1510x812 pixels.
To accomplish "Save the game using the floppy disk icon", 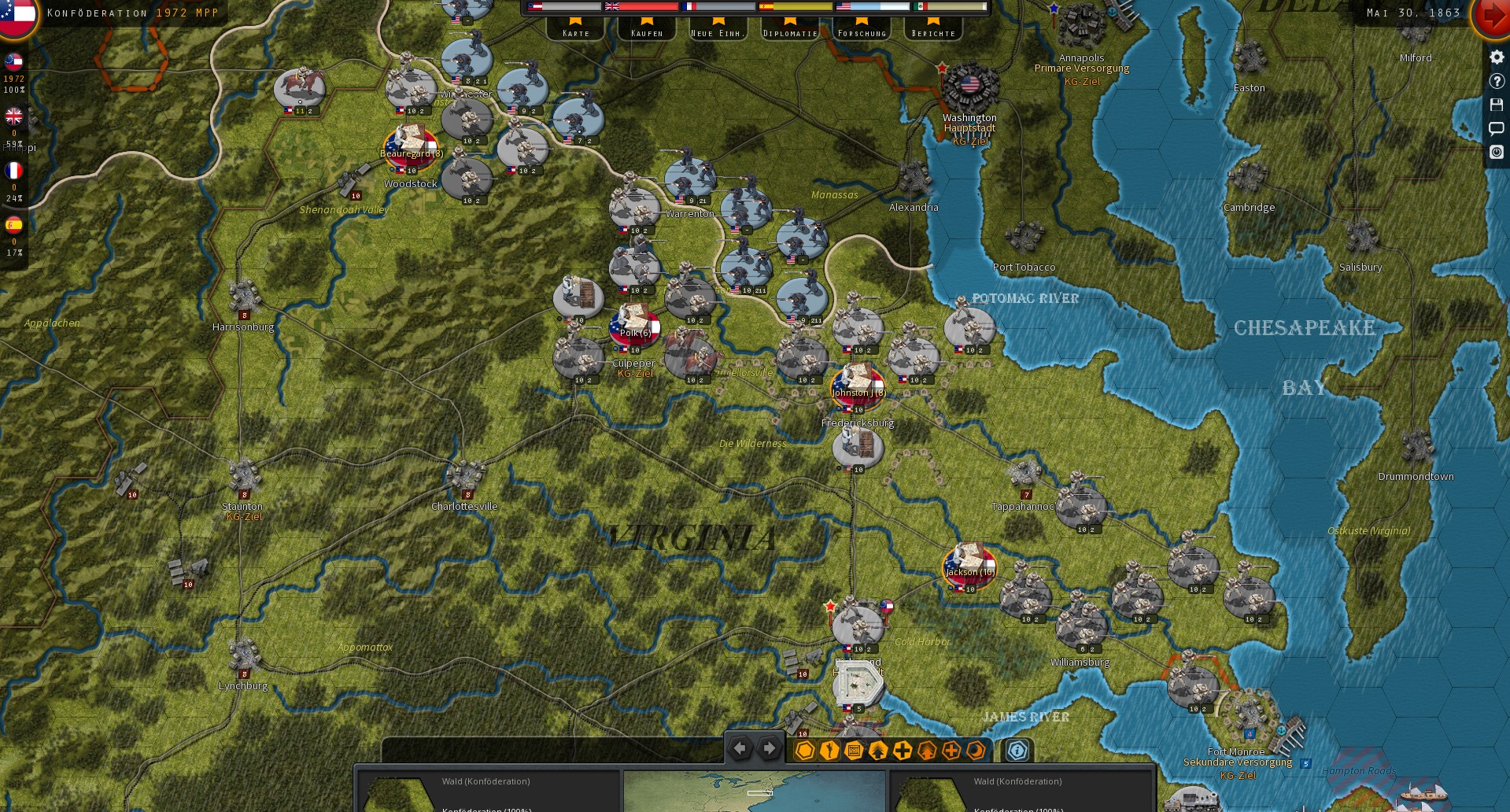I will [1497, 104].
